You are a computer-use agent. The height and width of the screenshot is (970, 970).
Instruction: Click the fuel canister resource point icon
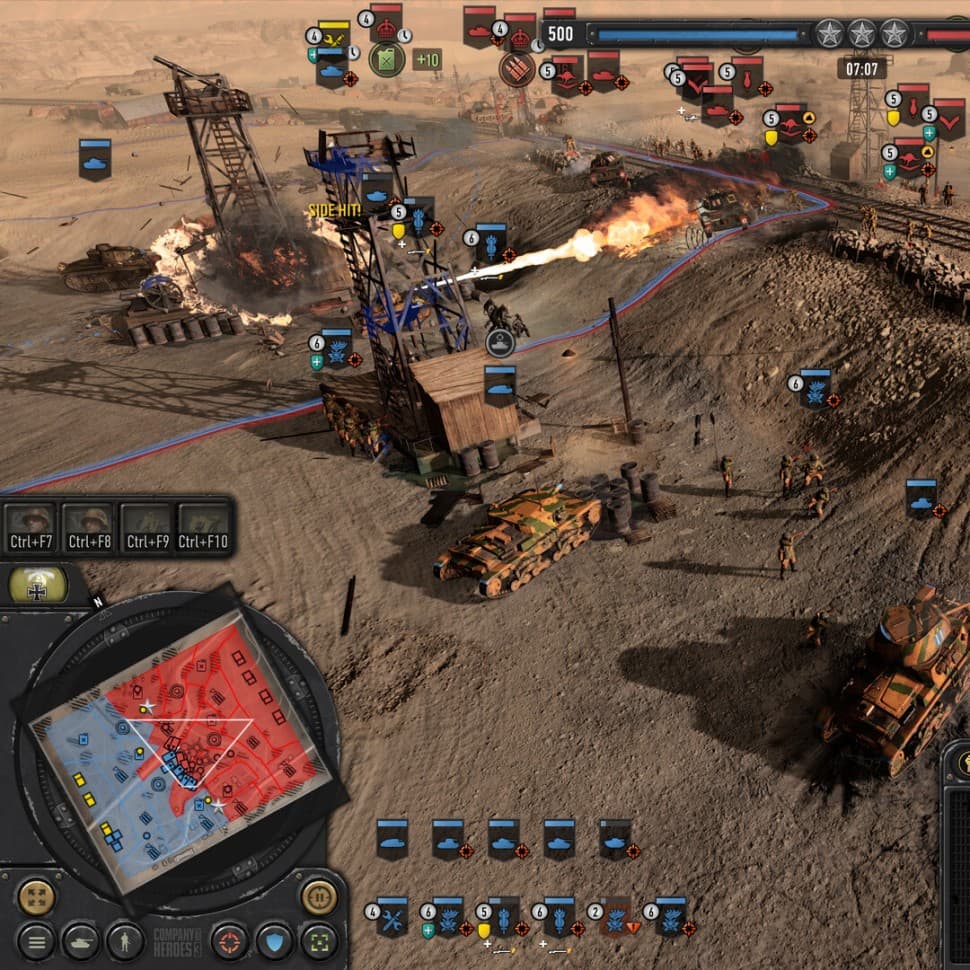[x=386, y=59]
